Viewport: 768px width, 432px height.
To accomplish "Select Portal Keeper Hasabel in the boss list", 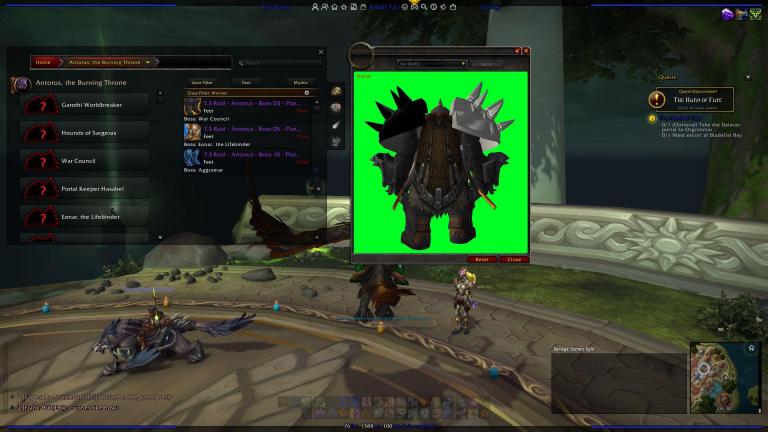I will pos(84,188).
